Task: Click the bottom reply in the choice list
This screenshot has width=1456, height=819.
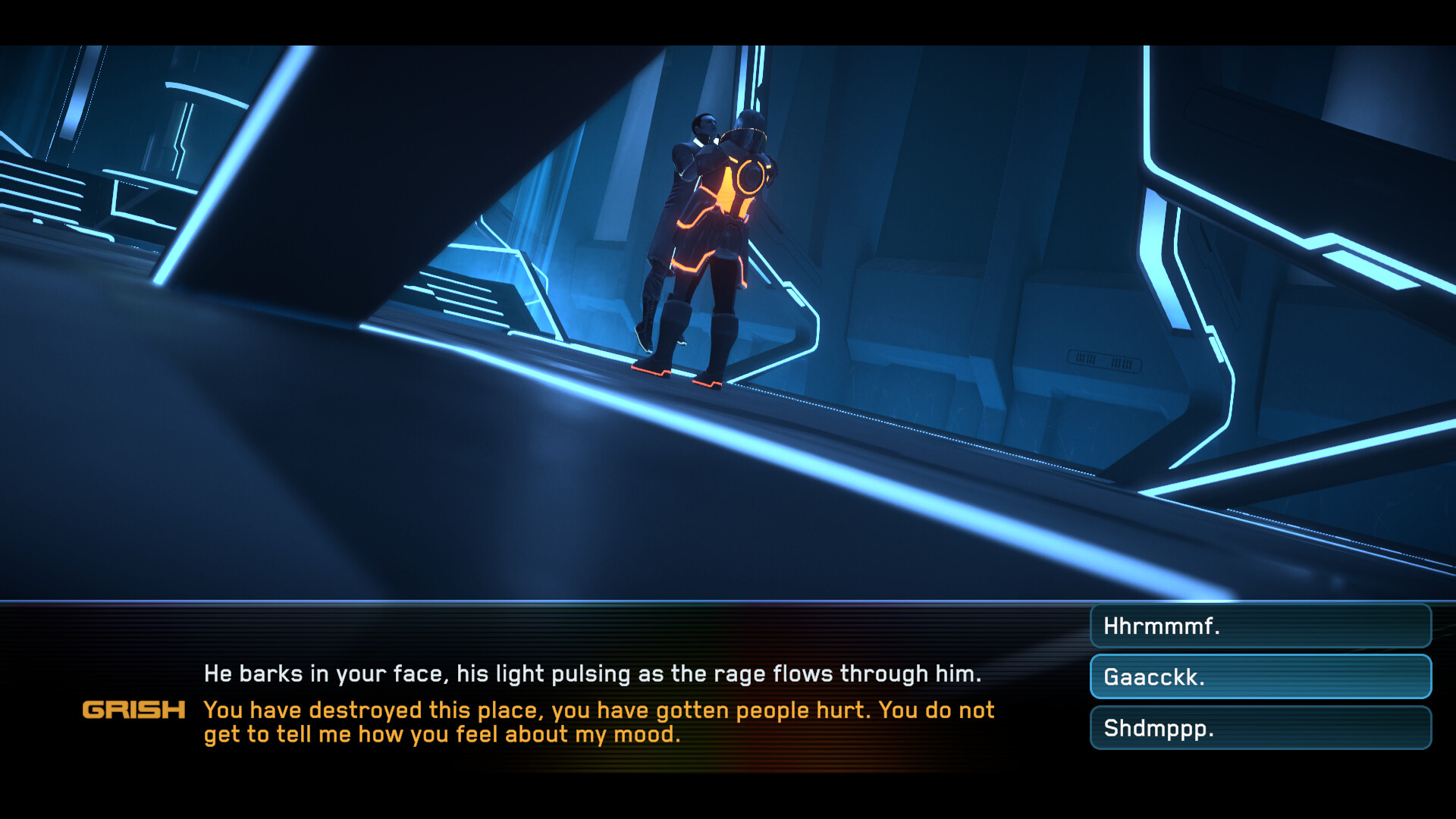Action: click(1259, 726)
